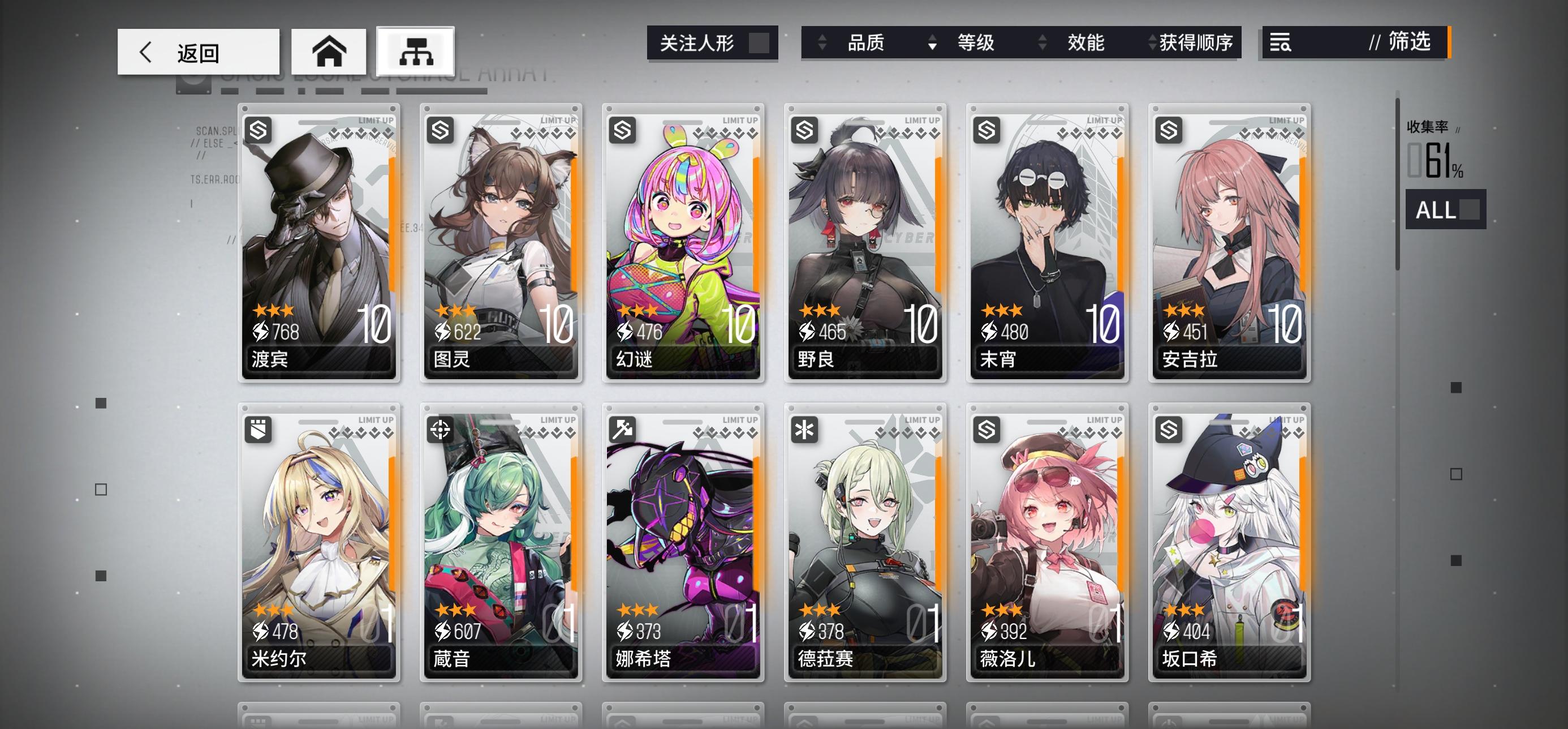Click the crosshair class icon on 蔵音's card

coord(440,430)
